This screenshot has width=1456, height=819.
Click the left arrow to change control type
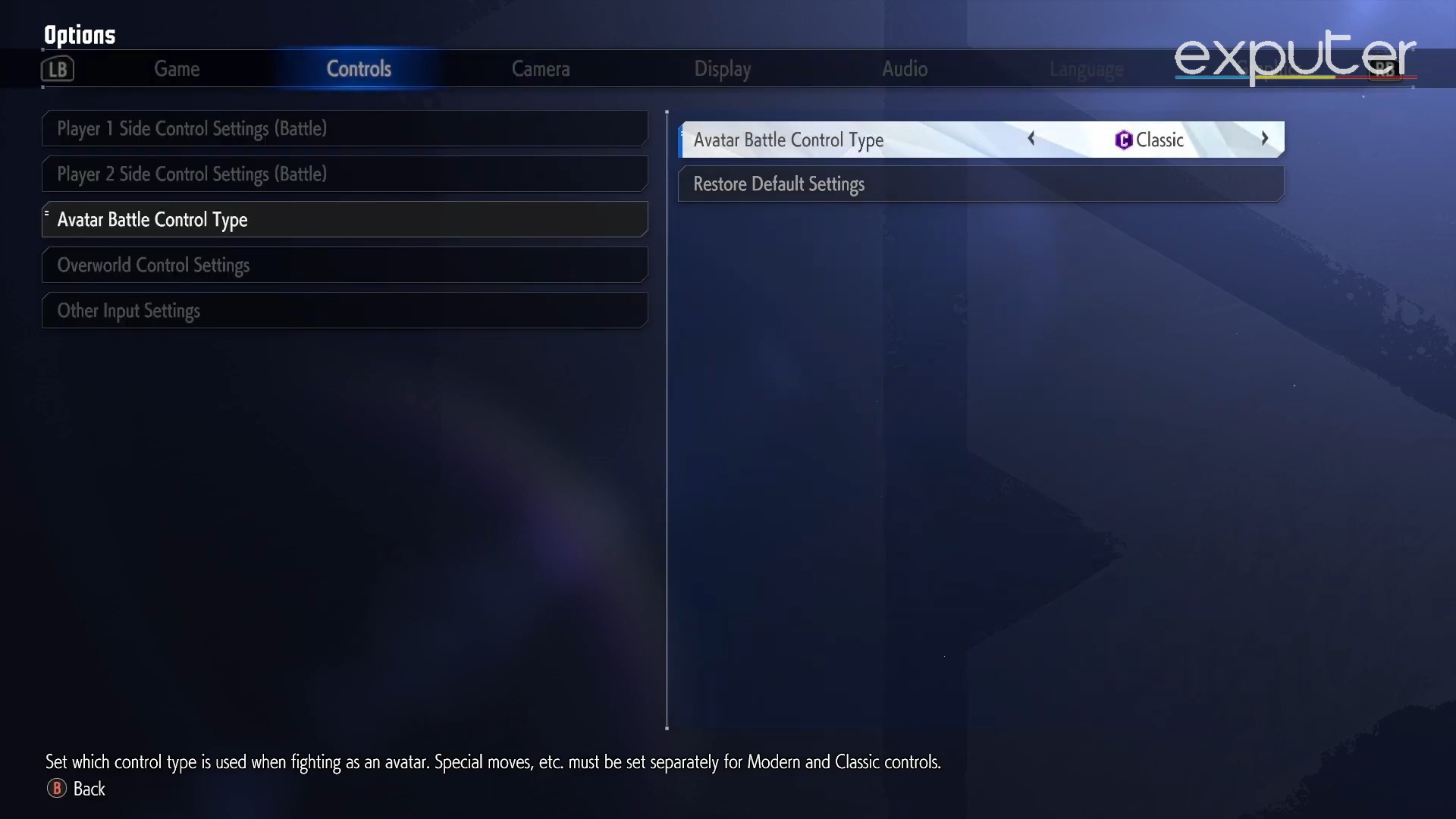(x=1031, y=139)
